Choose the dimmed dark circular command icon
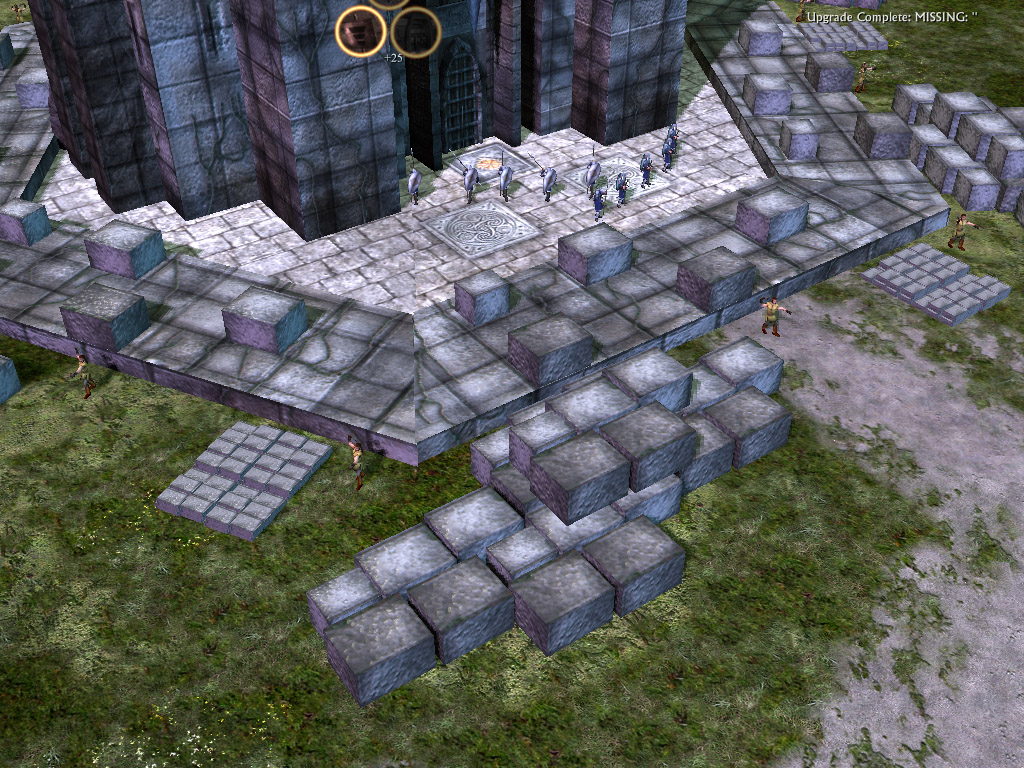This screenshot has width=1024, height=768. coord(416,32)
